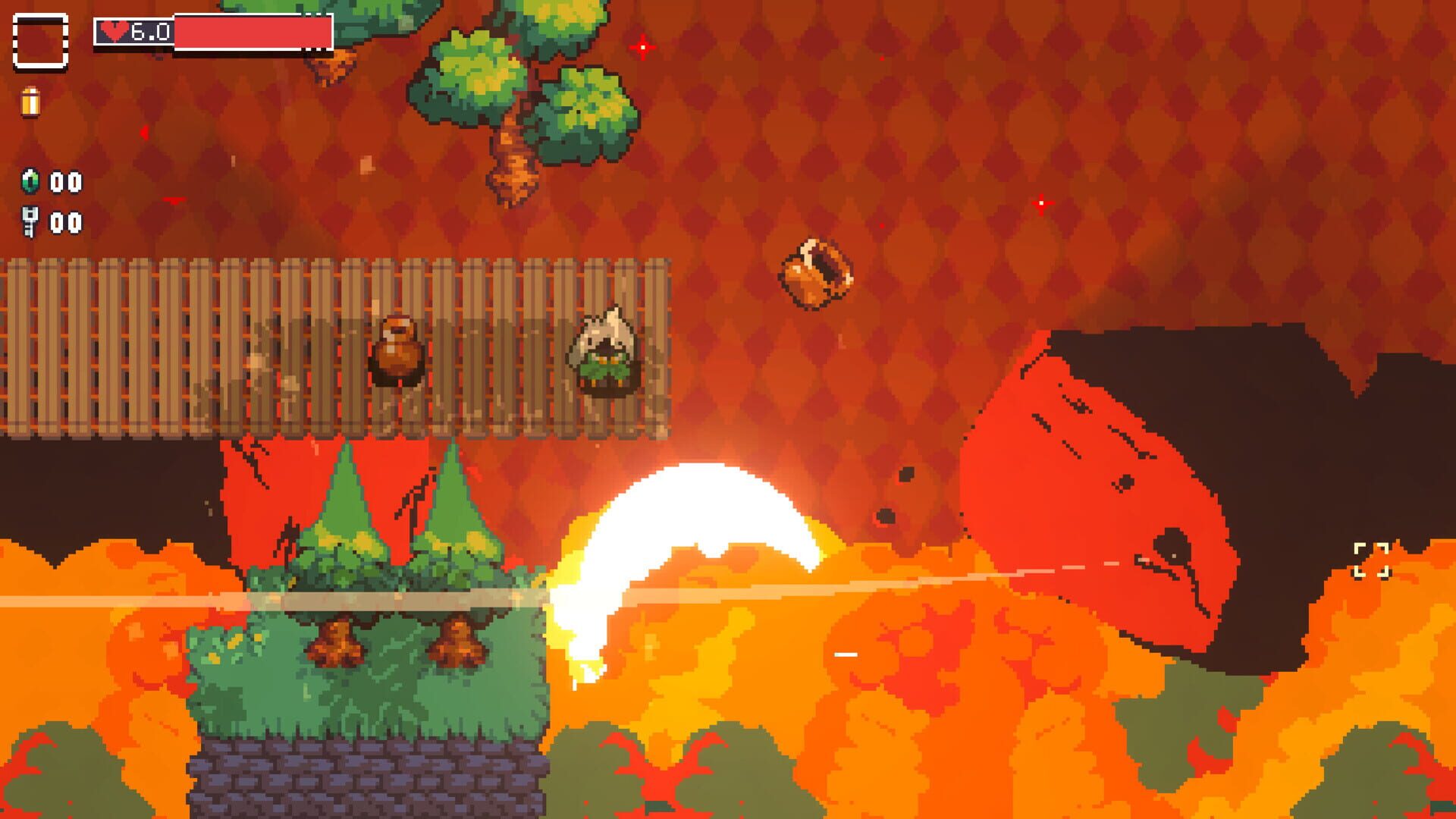The height and width of the screenshot is (819, 1456).
Task: Click the health value labeled 6.0
Action: 149,30
